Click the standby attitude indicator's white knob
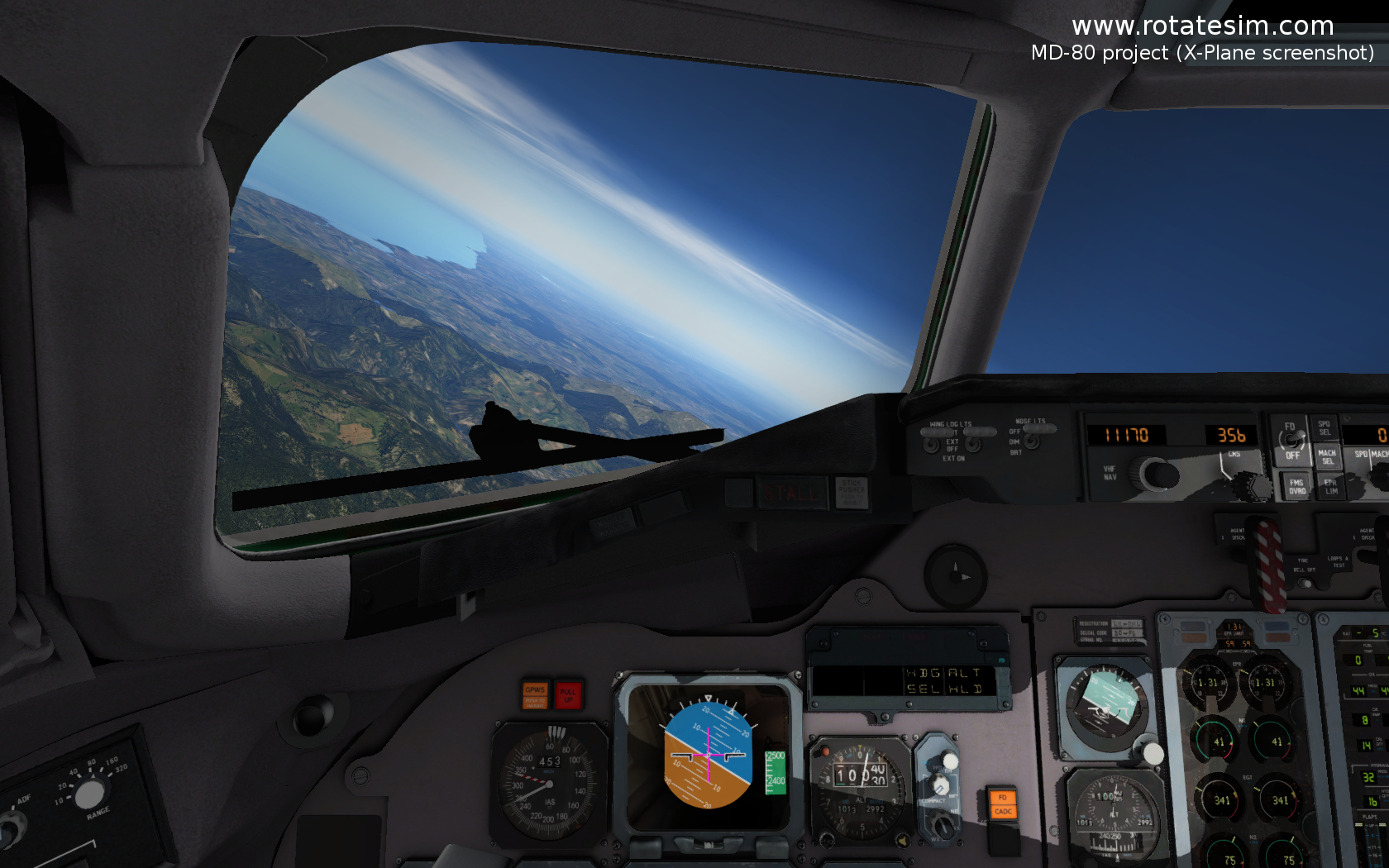Screen dimensions: 1389x868 [x=1153, y=752]
